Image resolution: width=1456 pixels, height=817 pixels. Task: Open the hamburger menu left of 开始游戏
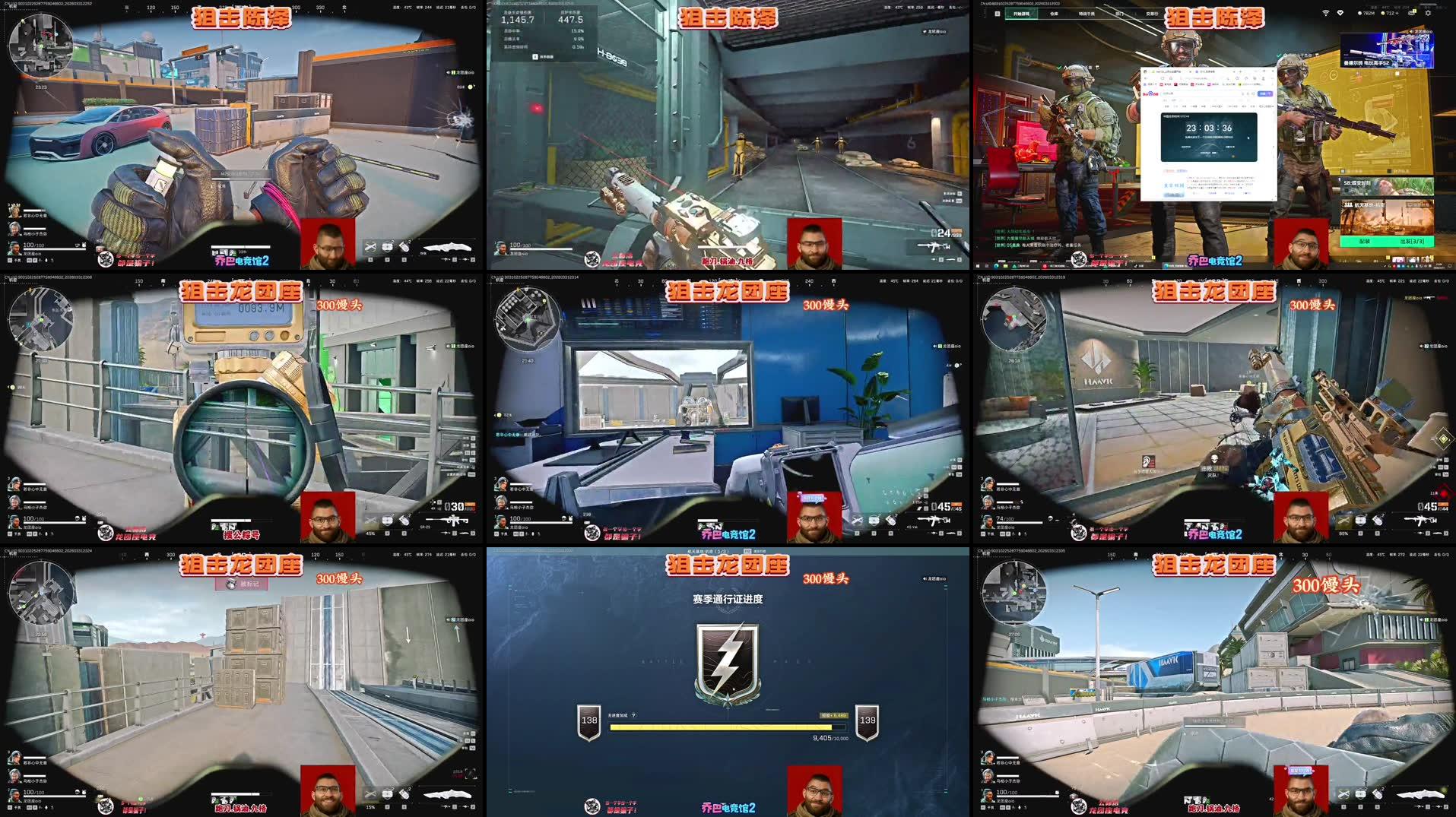click(997, 13)
